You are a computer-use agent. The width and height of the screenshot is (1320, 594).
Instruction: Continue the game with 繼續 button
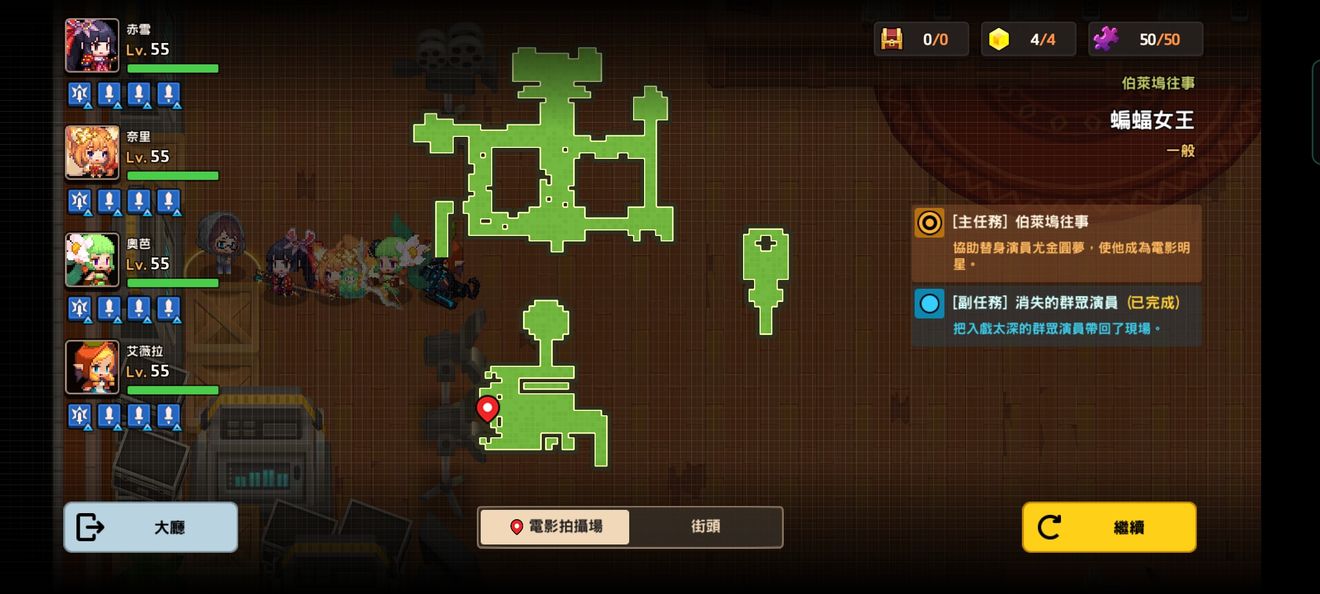click(x=1108, y=527)
